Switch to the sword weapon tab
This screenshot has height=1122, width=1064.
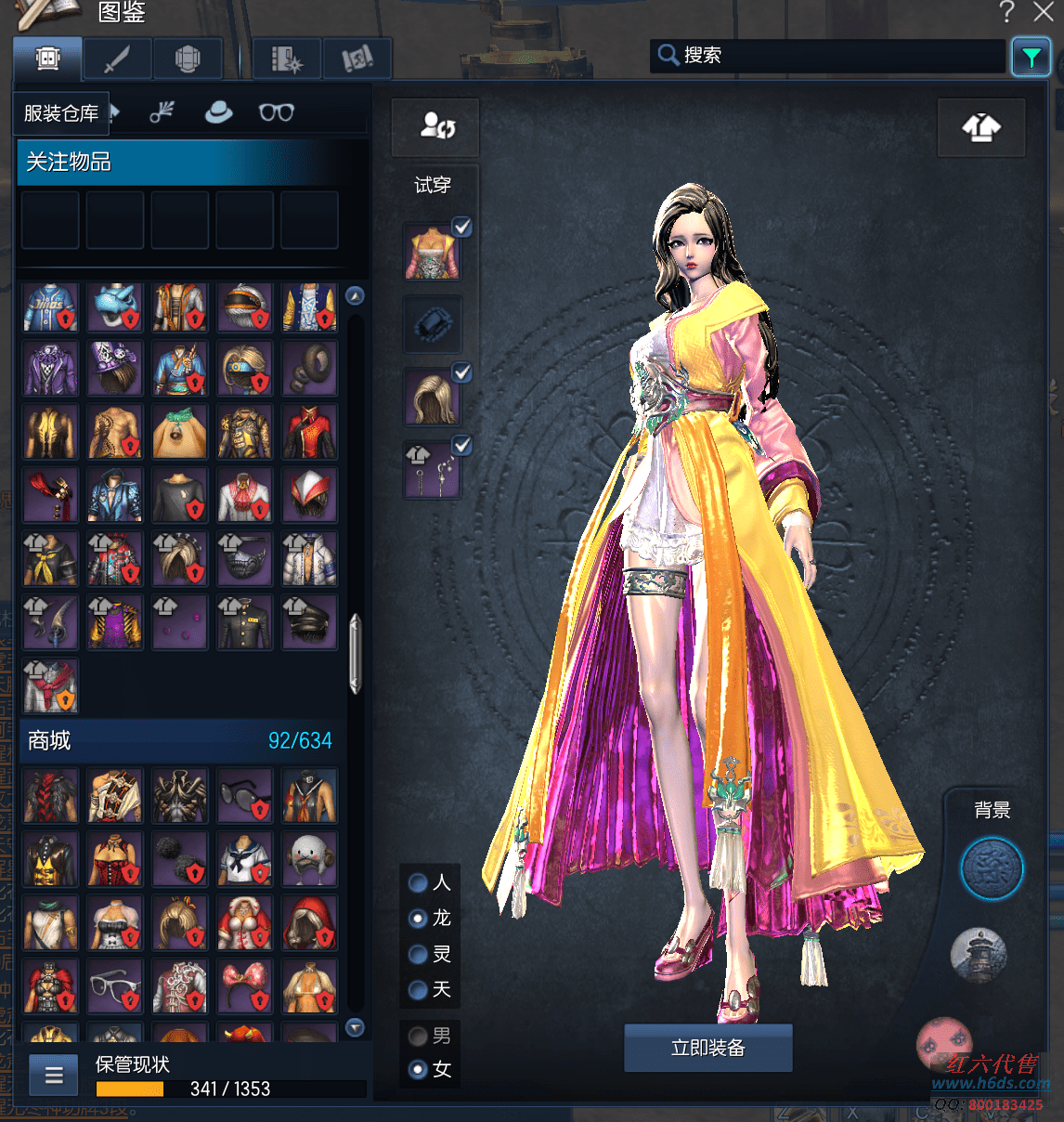coord(117,59)
